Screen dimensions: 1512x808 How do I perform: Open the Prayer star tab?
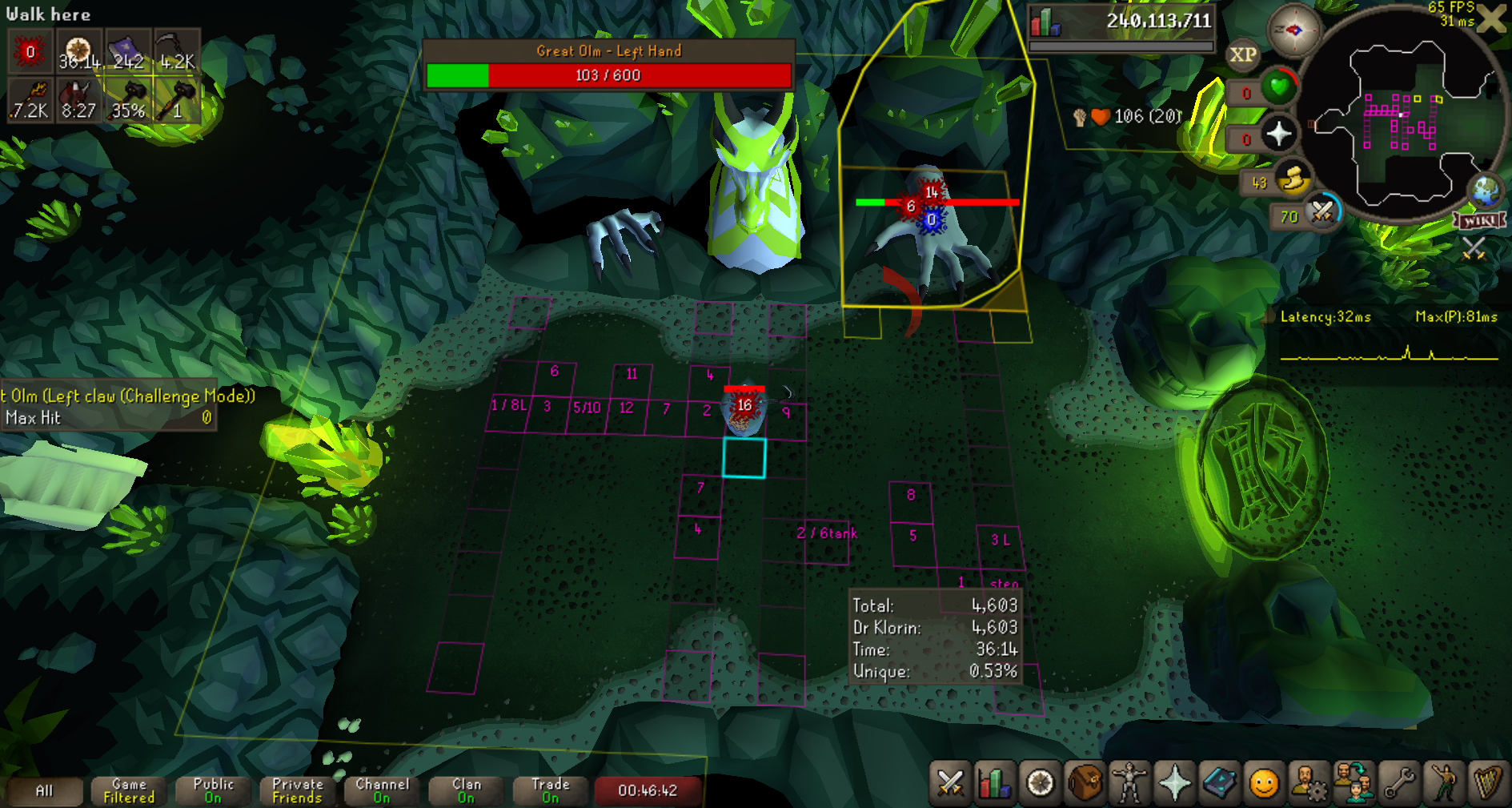pos(1174,782)
